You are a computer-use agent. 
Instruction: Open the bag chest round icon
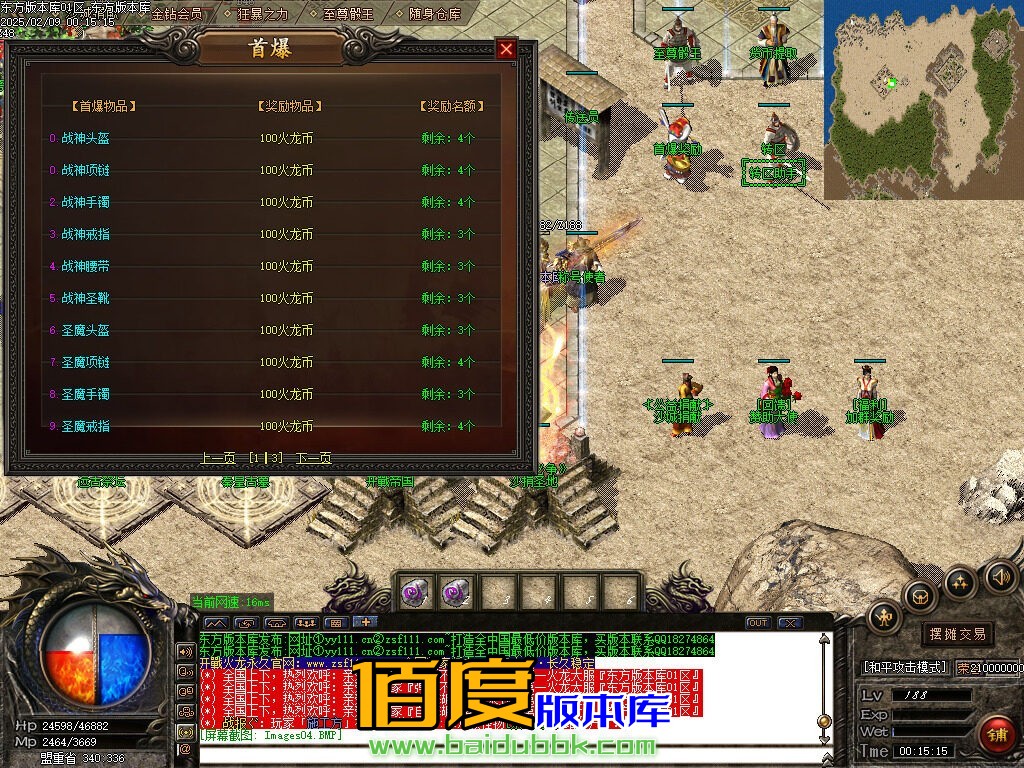(920, 598)
